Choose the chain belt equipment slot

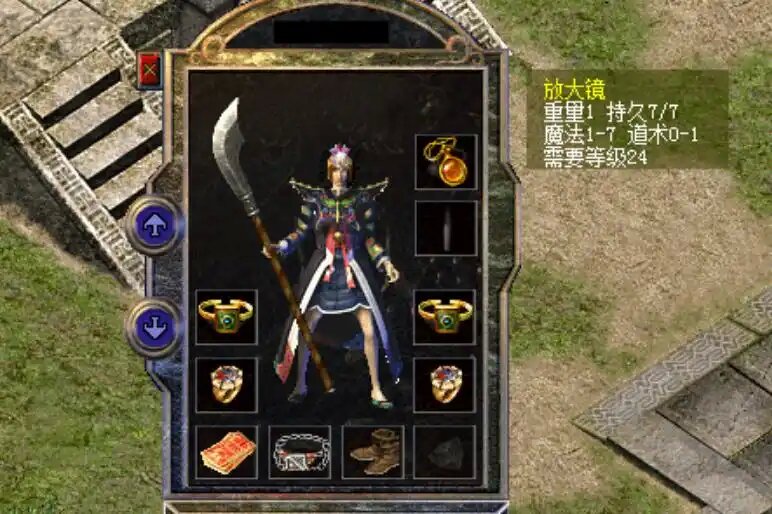(299, 452)
